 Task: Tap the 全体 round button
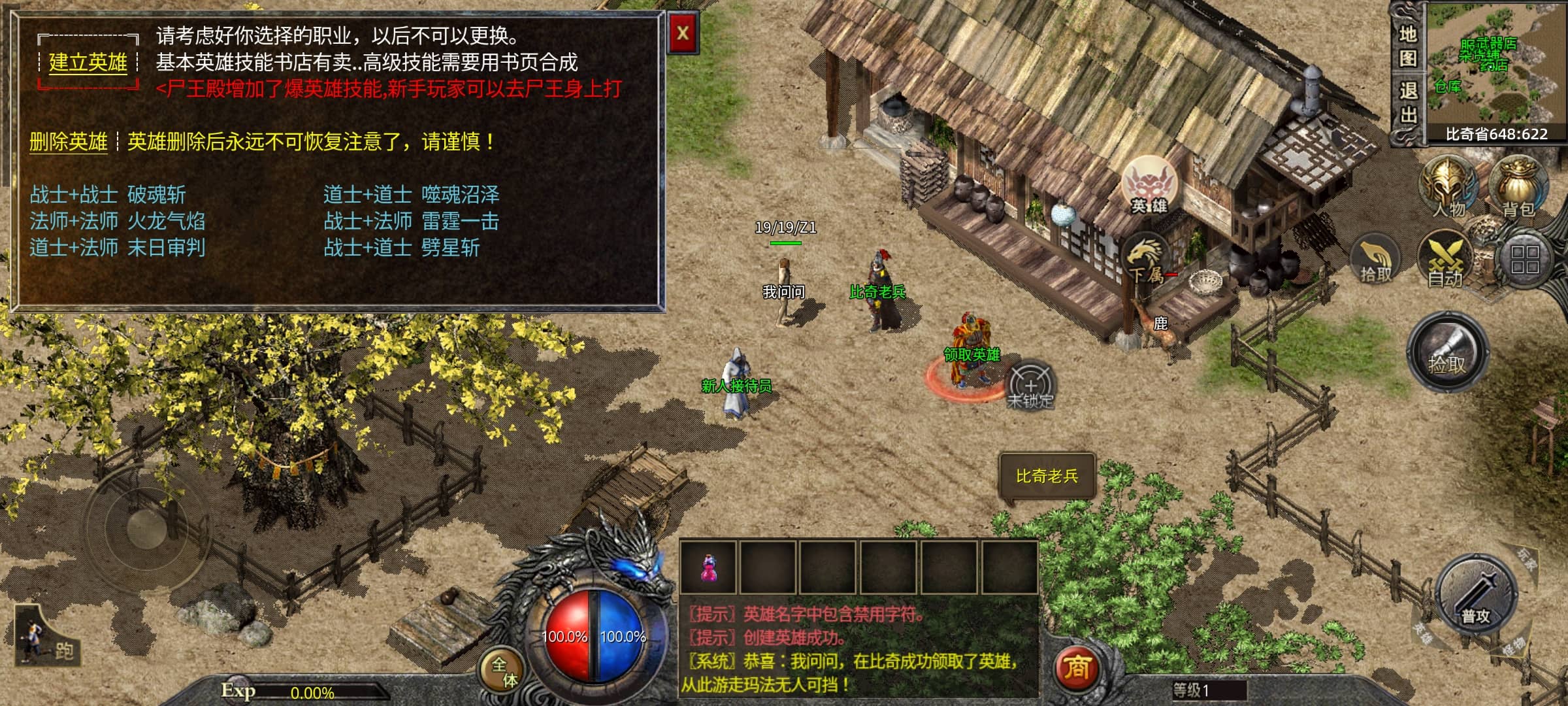point(504,671)
